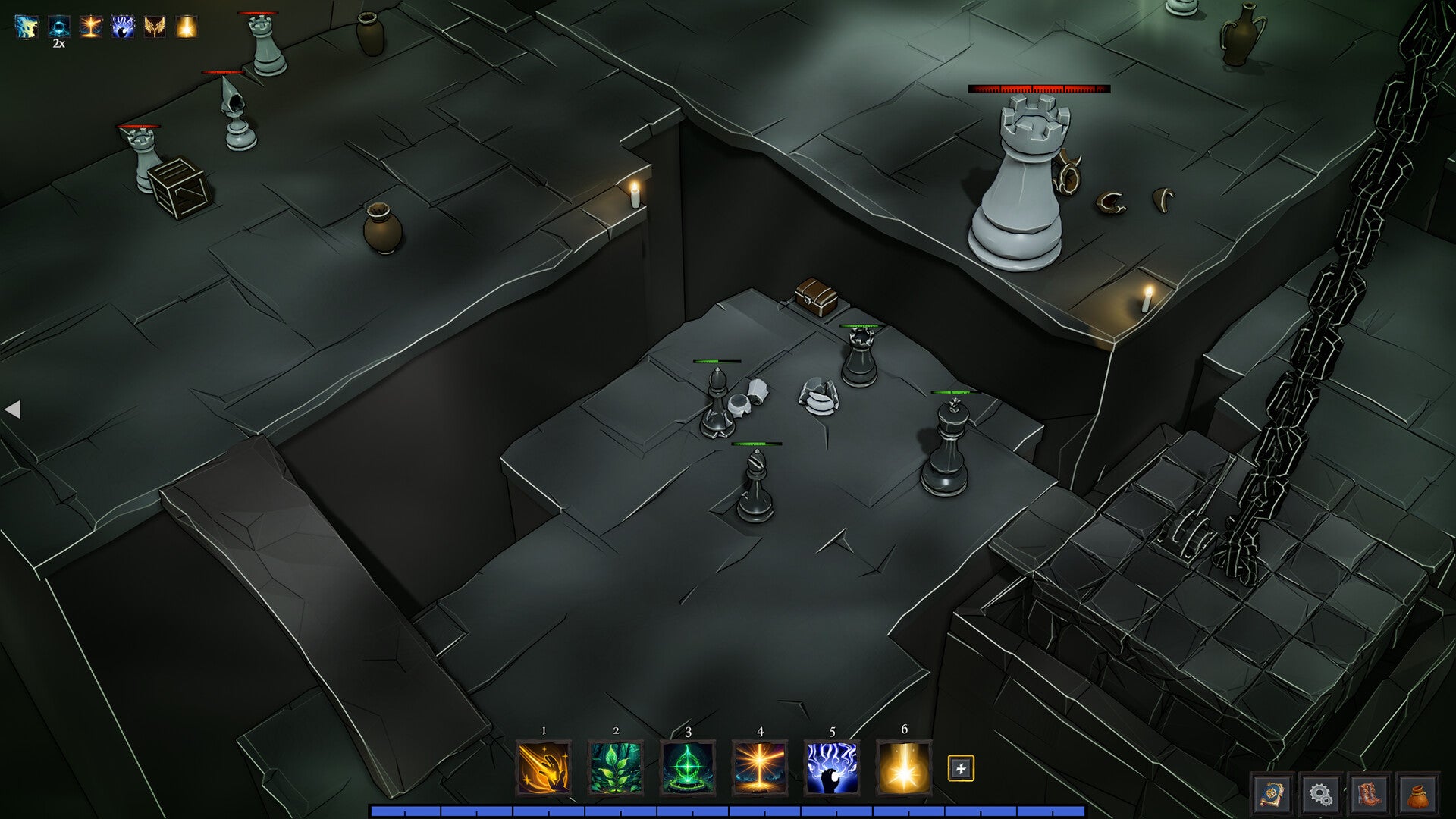The image size is (1456, 819).
Task: Select the leather boots button
Action: (1369, 794)
